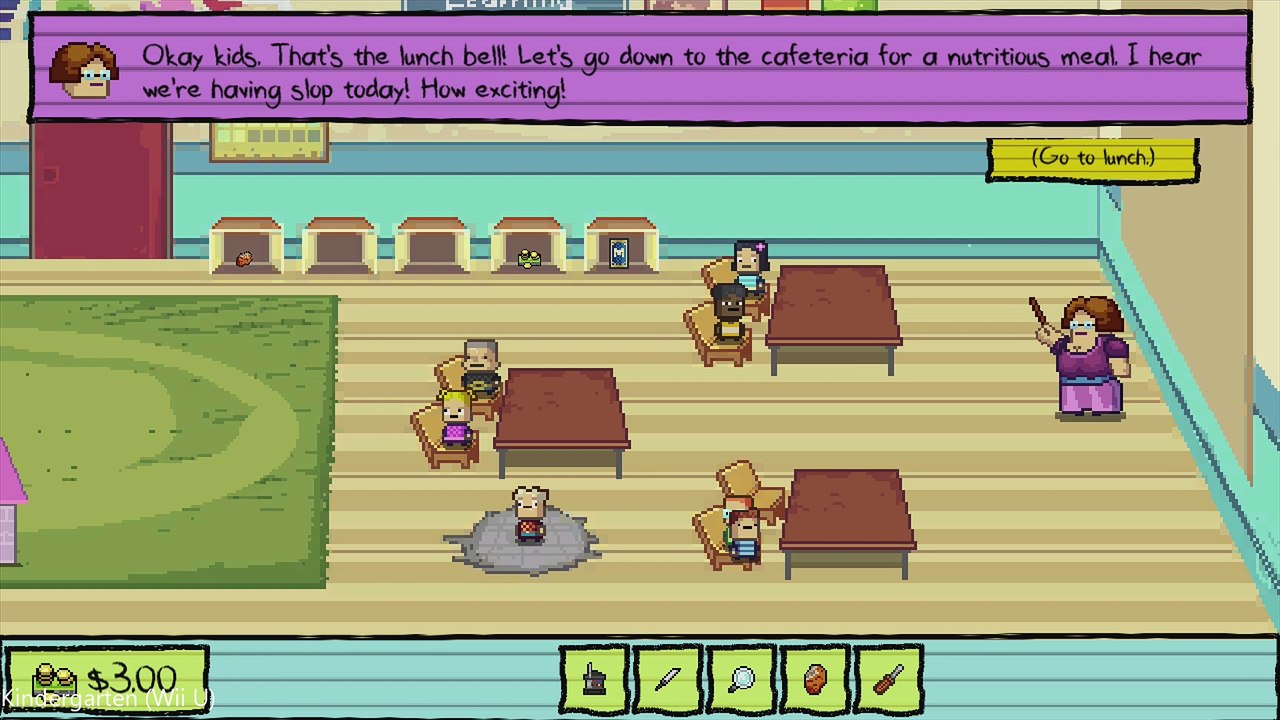Choose the "Go to lunch" option

(x=1092, y=158)
